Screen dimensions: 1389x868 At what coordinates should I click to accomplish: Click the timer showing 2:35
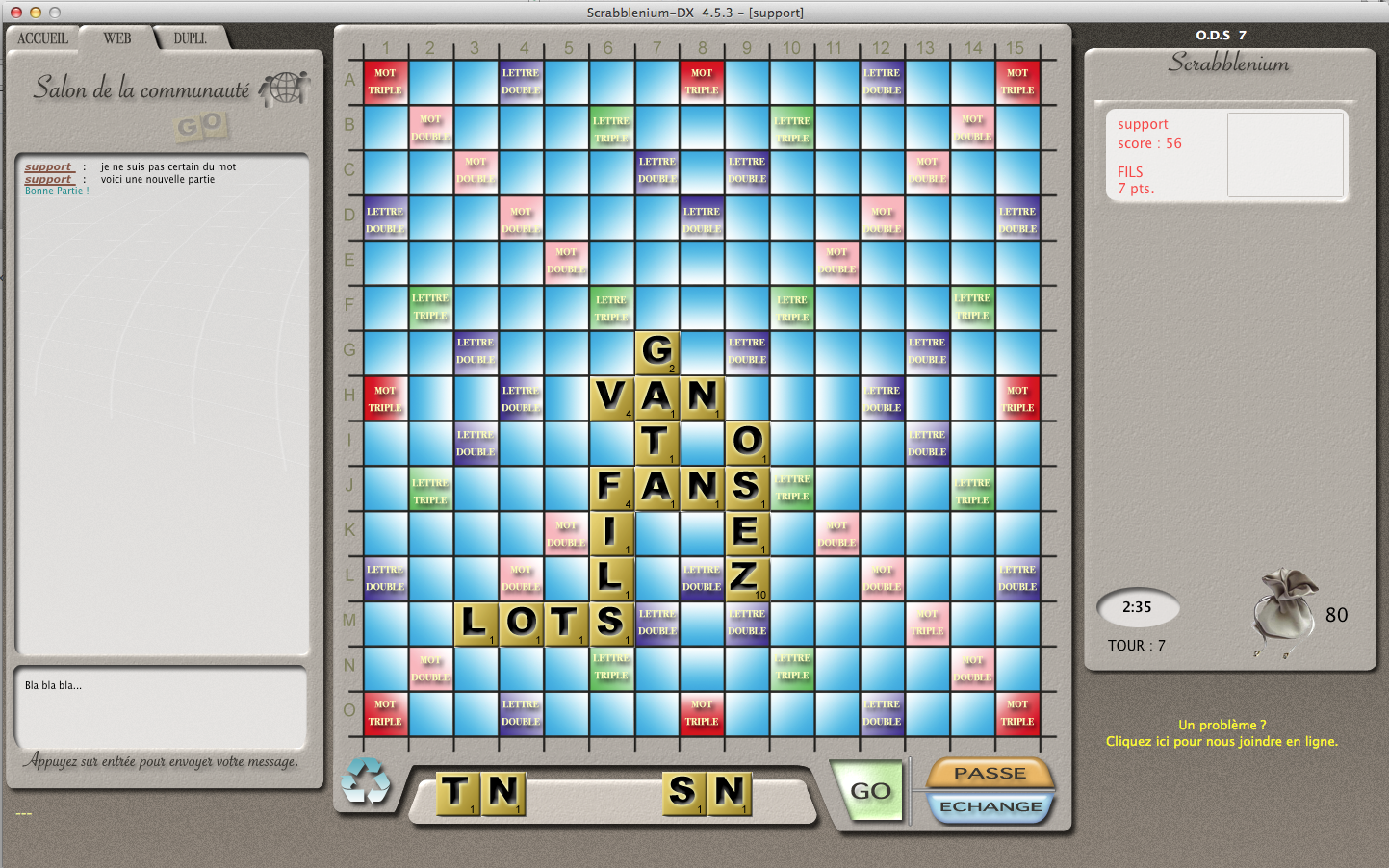[x=1138, y=607]
